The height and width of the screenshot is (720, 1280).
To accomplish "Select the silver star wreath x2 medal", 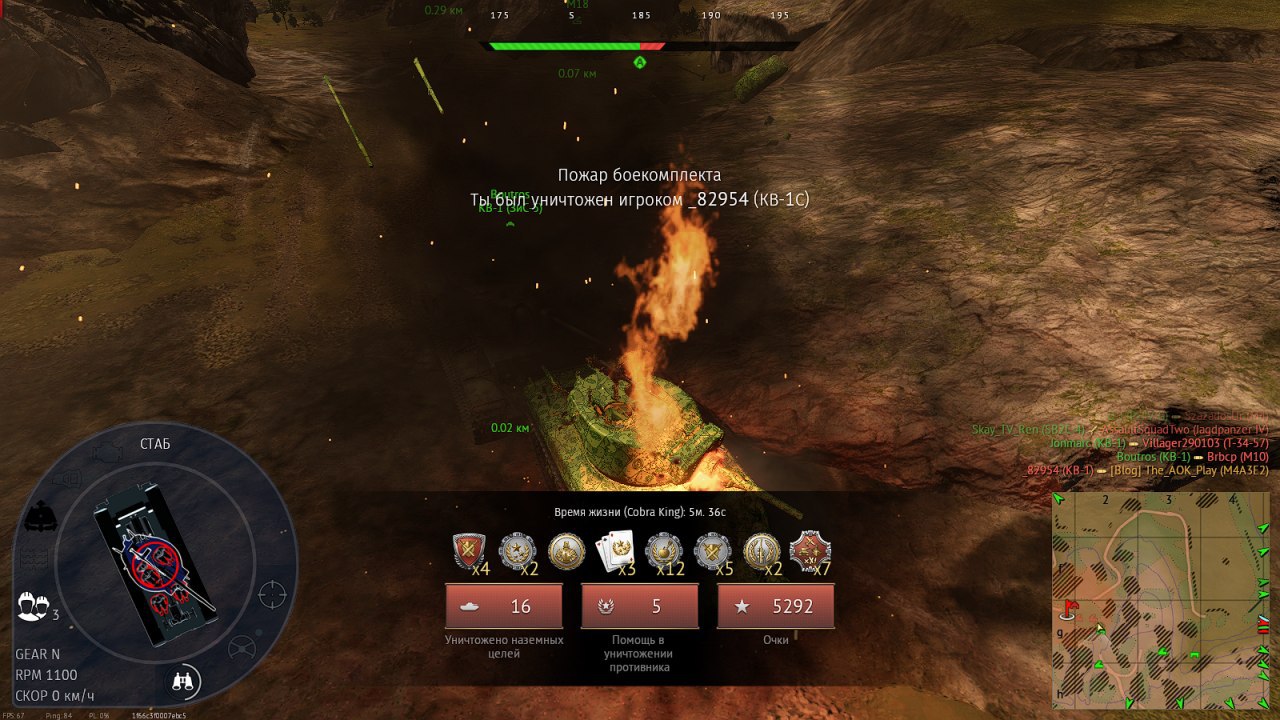I will click(x=518, y=551).
